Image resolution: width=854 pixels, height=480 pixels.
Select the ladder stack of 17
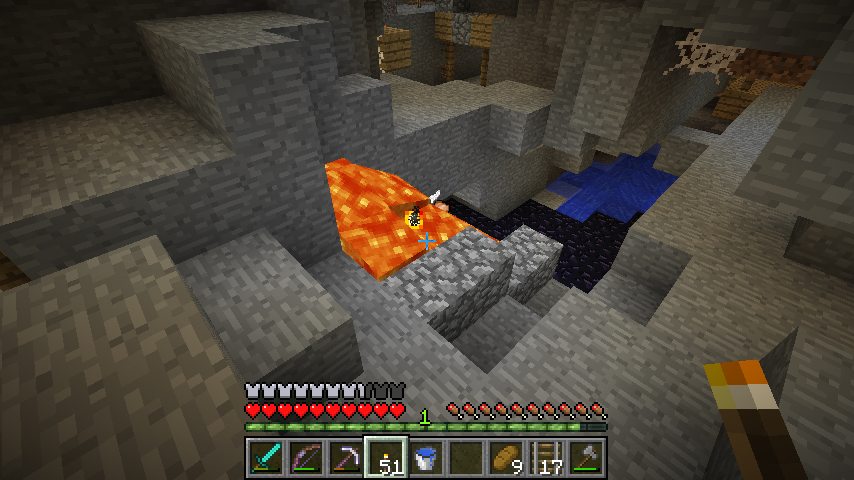click(x=545, y=459)
